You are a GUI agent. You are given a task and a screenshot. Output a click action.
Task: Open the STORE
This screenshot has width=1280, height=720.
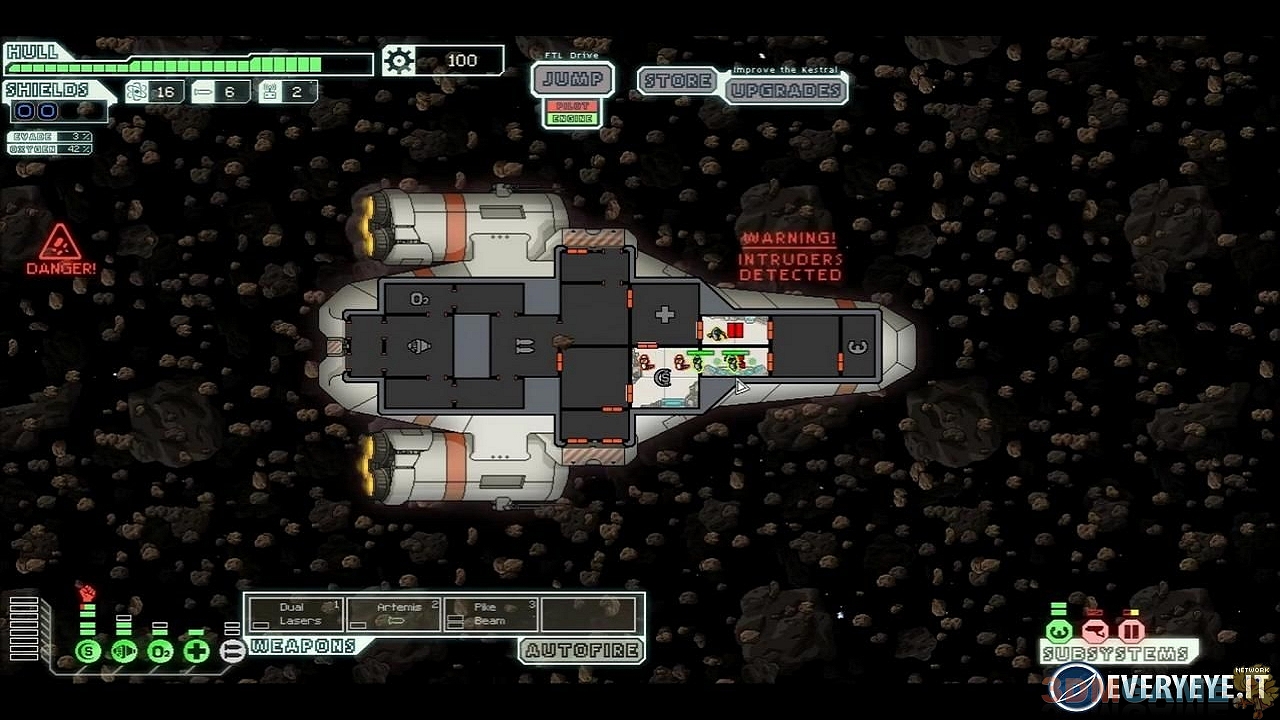pos(678,81)
